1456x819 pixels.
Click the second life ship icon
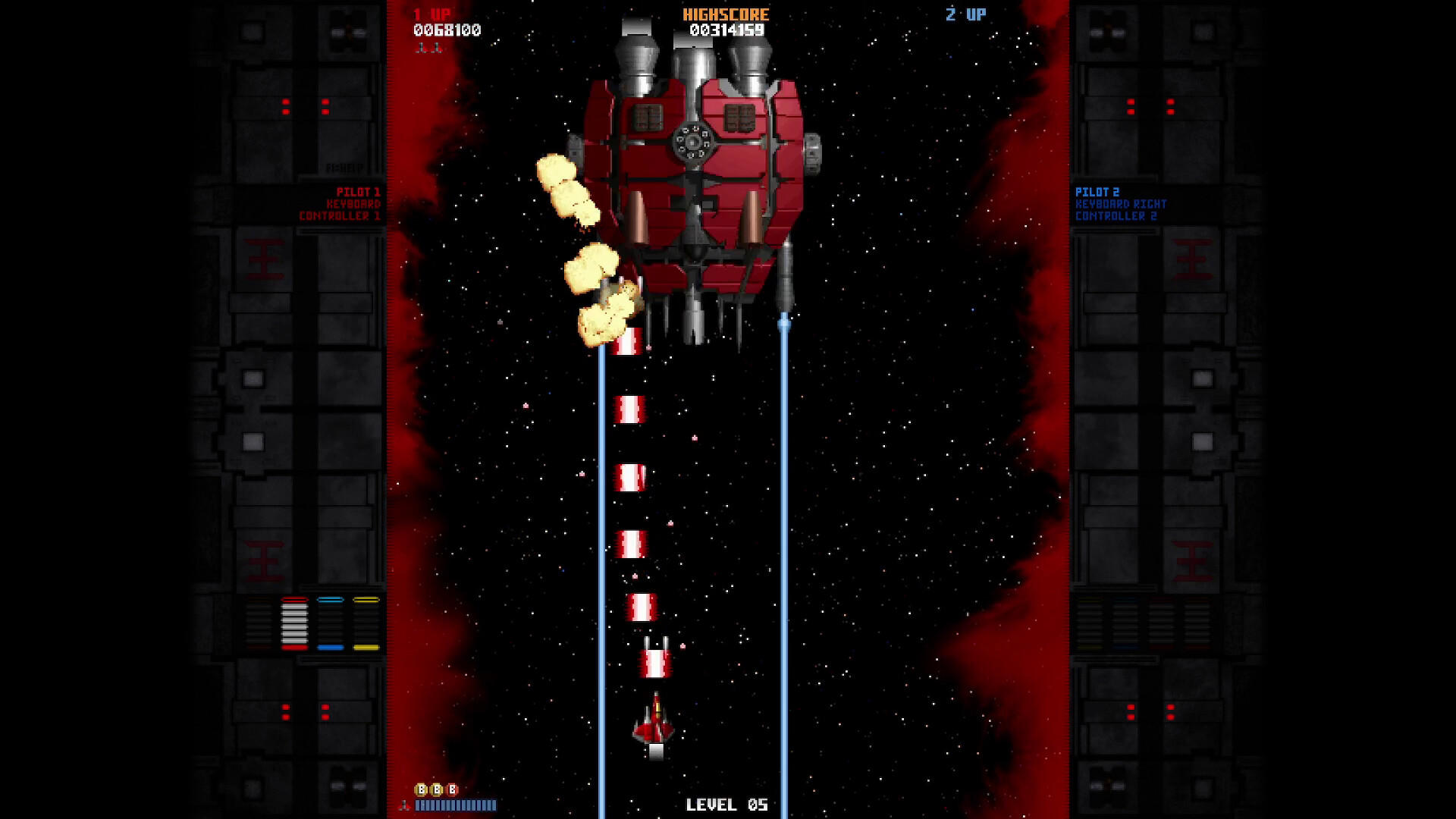(438, 49)
